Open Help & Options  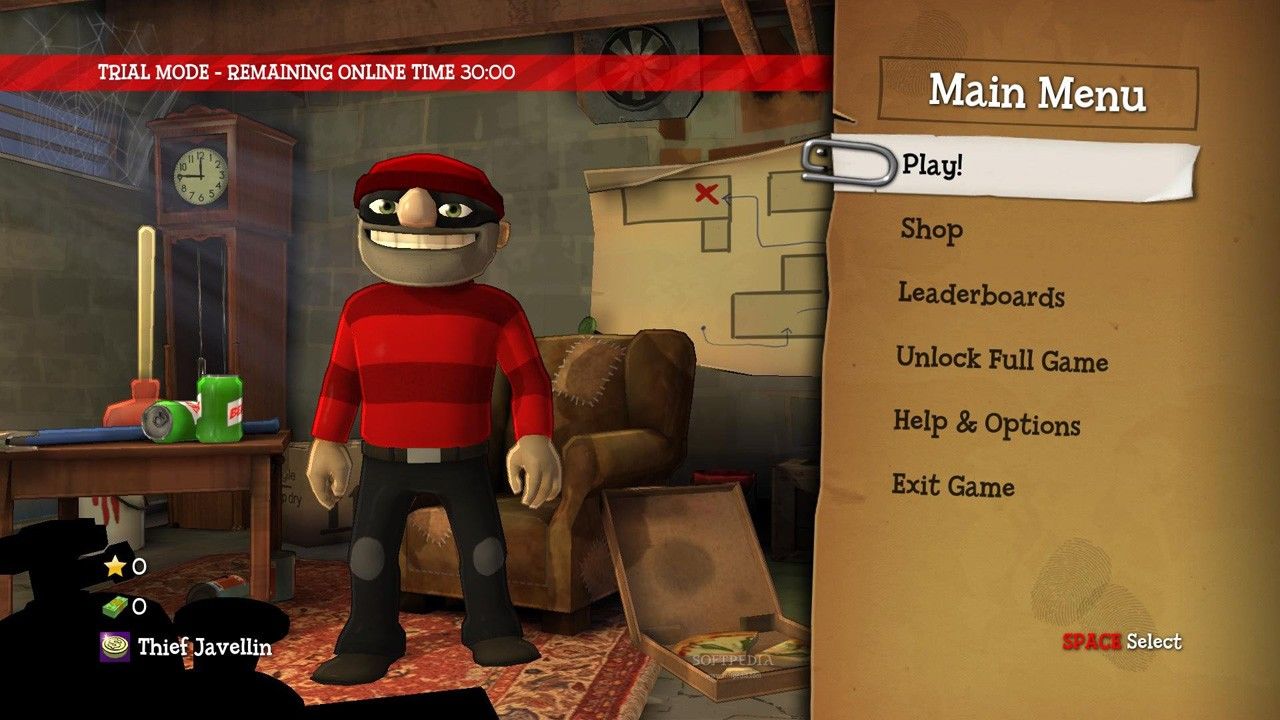[x=986, y=423]
